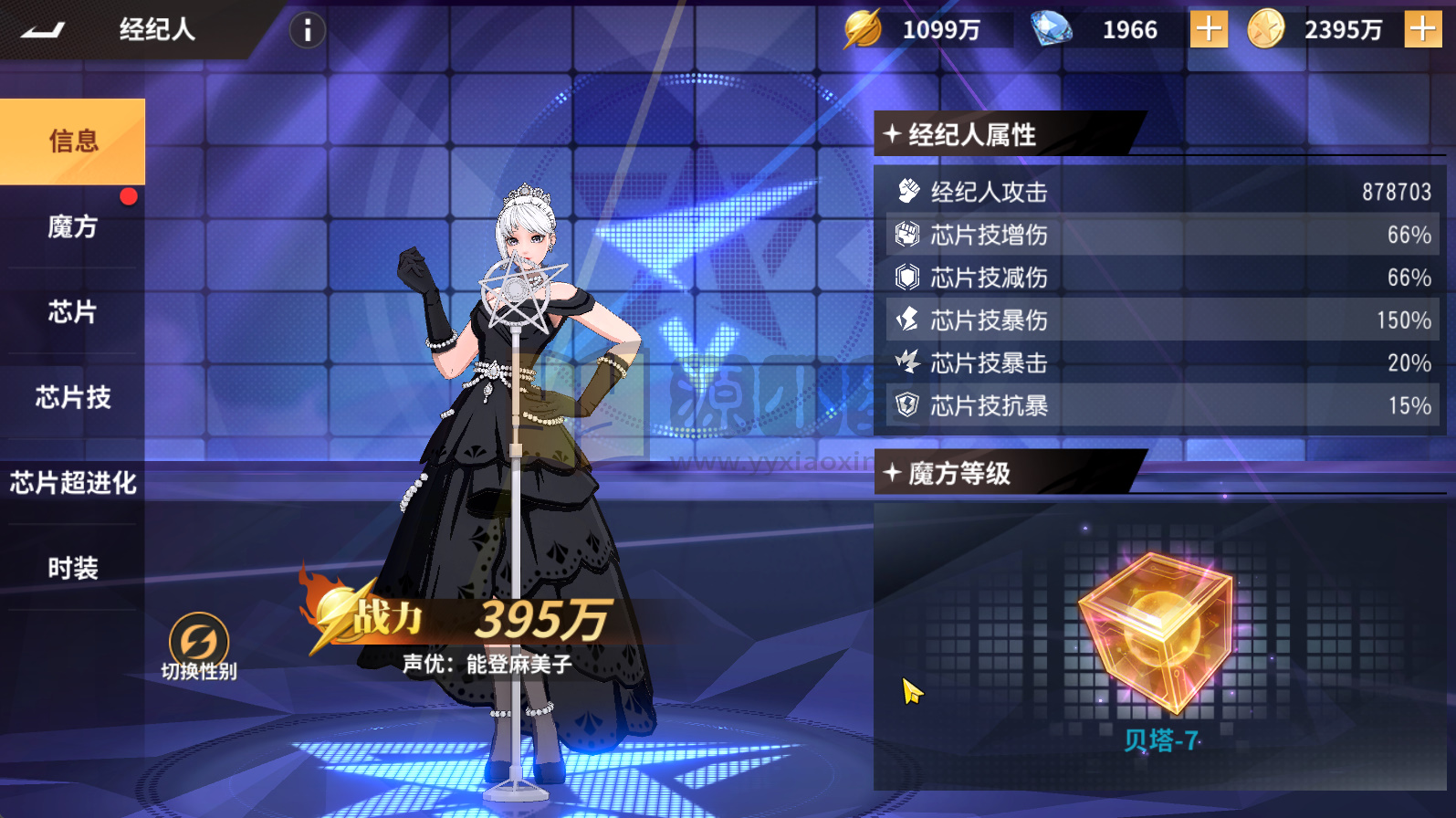Switch to the 魔方 tab
Viewport: 1456px width, 818px height.
click(71, 226)
